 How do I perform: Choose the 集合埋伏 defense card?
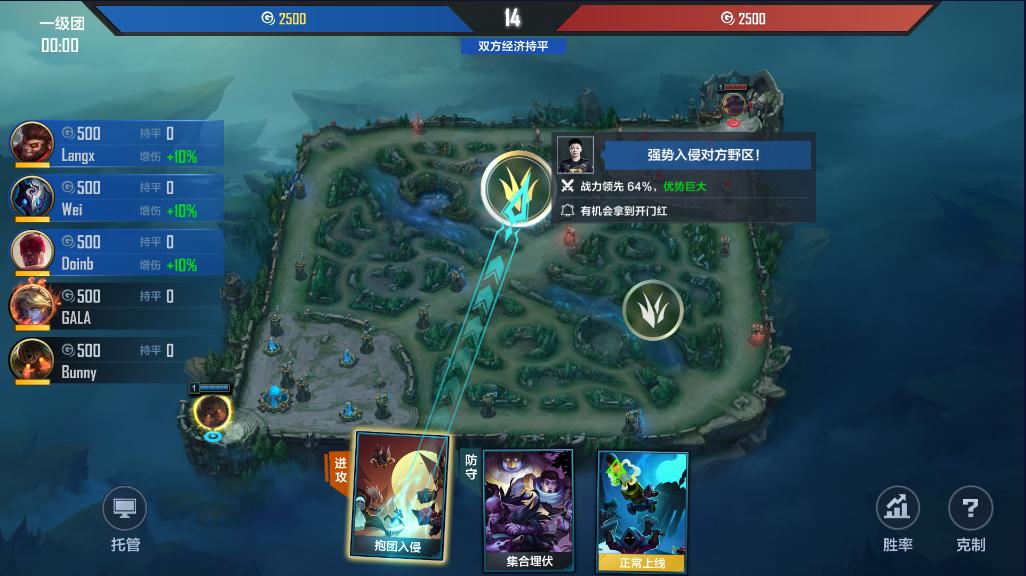tap(529, 509)
